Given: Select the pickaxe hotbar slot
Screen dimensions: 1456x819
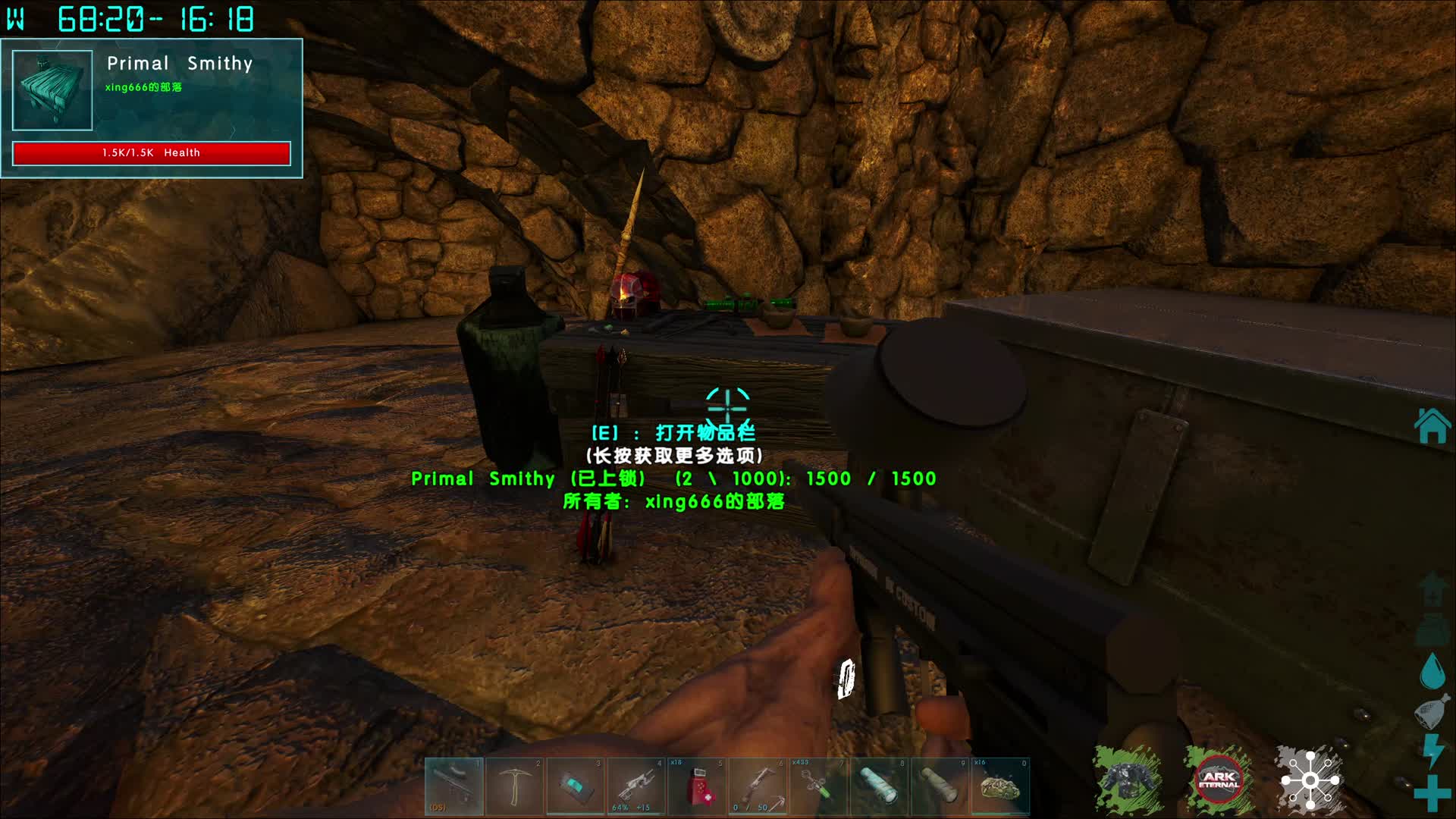Looking at the screenshot, I should [515, 786].
